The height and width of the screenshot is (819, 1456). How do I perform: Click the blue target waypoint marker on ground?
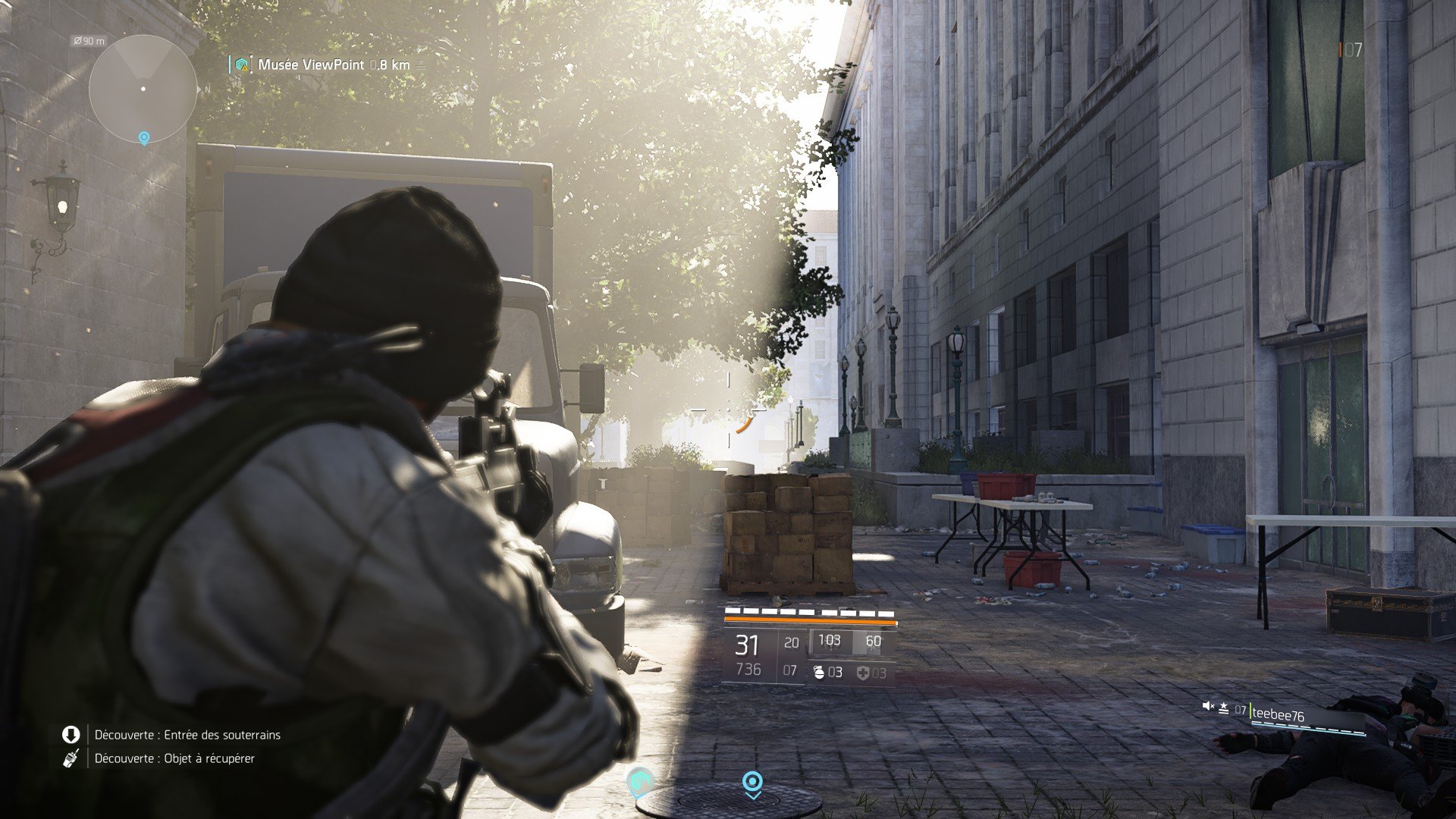pyautogui.click(x=752, y=782)
